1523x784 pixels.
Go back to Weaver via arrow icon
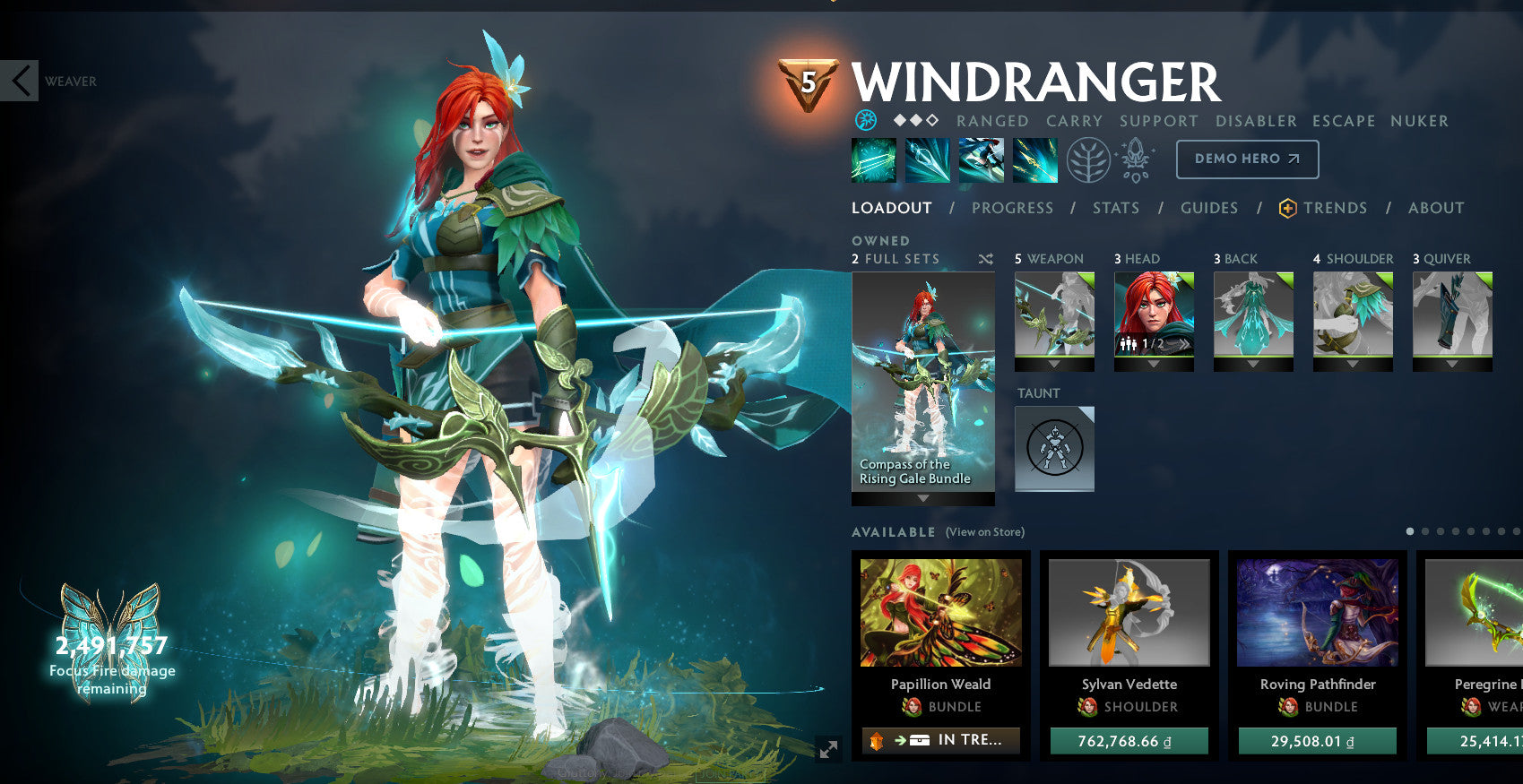(19, 81)
